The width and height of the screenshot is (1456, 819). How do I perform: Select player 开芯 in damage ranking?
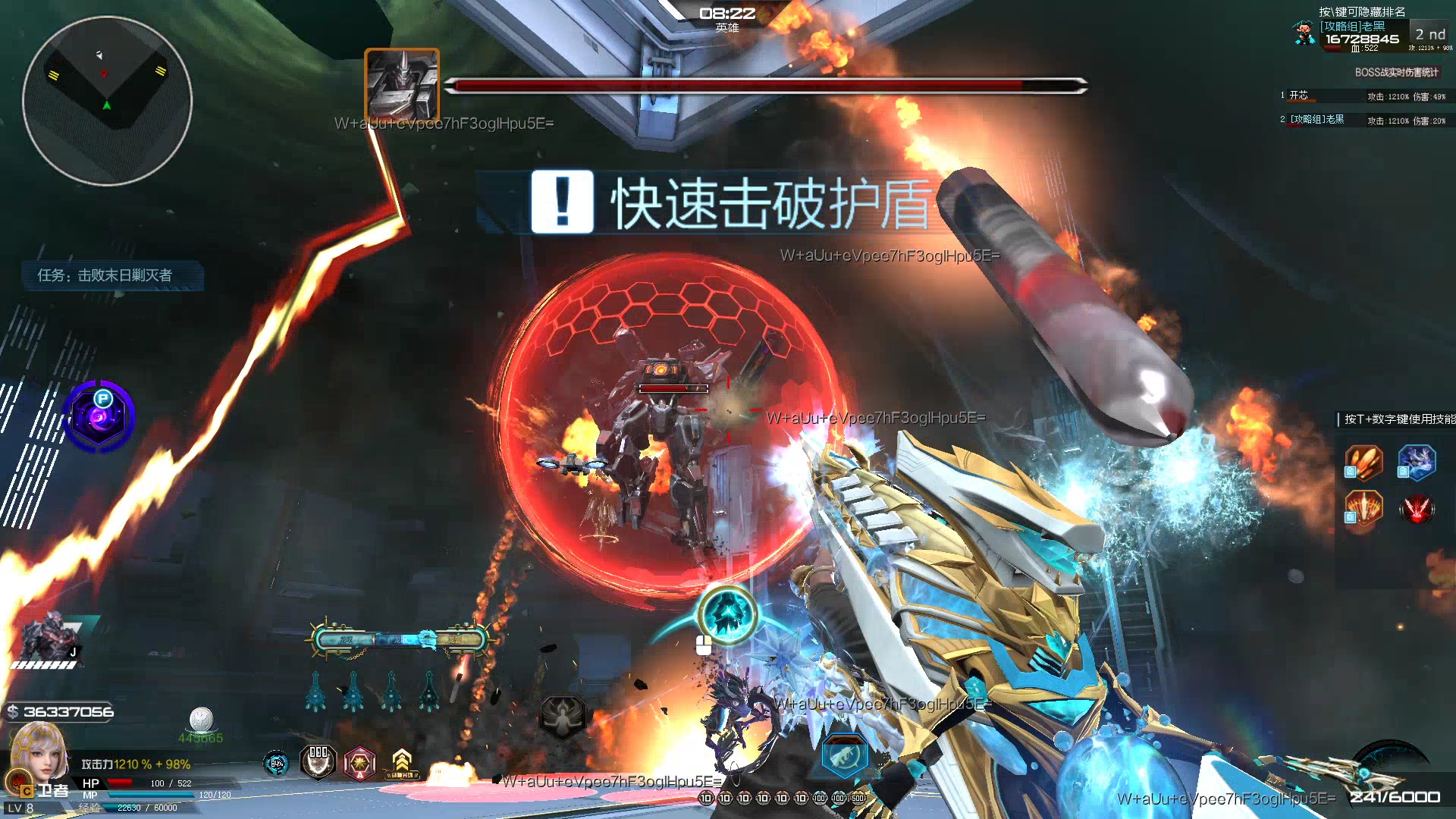1299,96
